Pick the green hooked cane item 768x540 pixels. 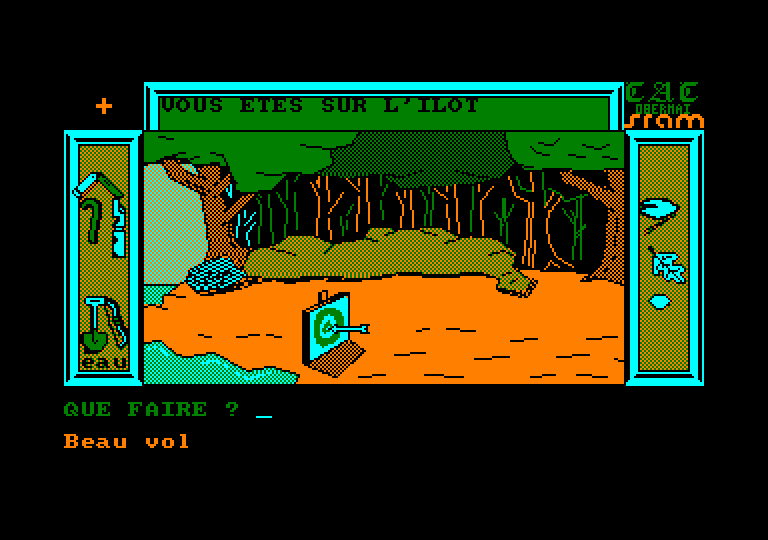91,219
